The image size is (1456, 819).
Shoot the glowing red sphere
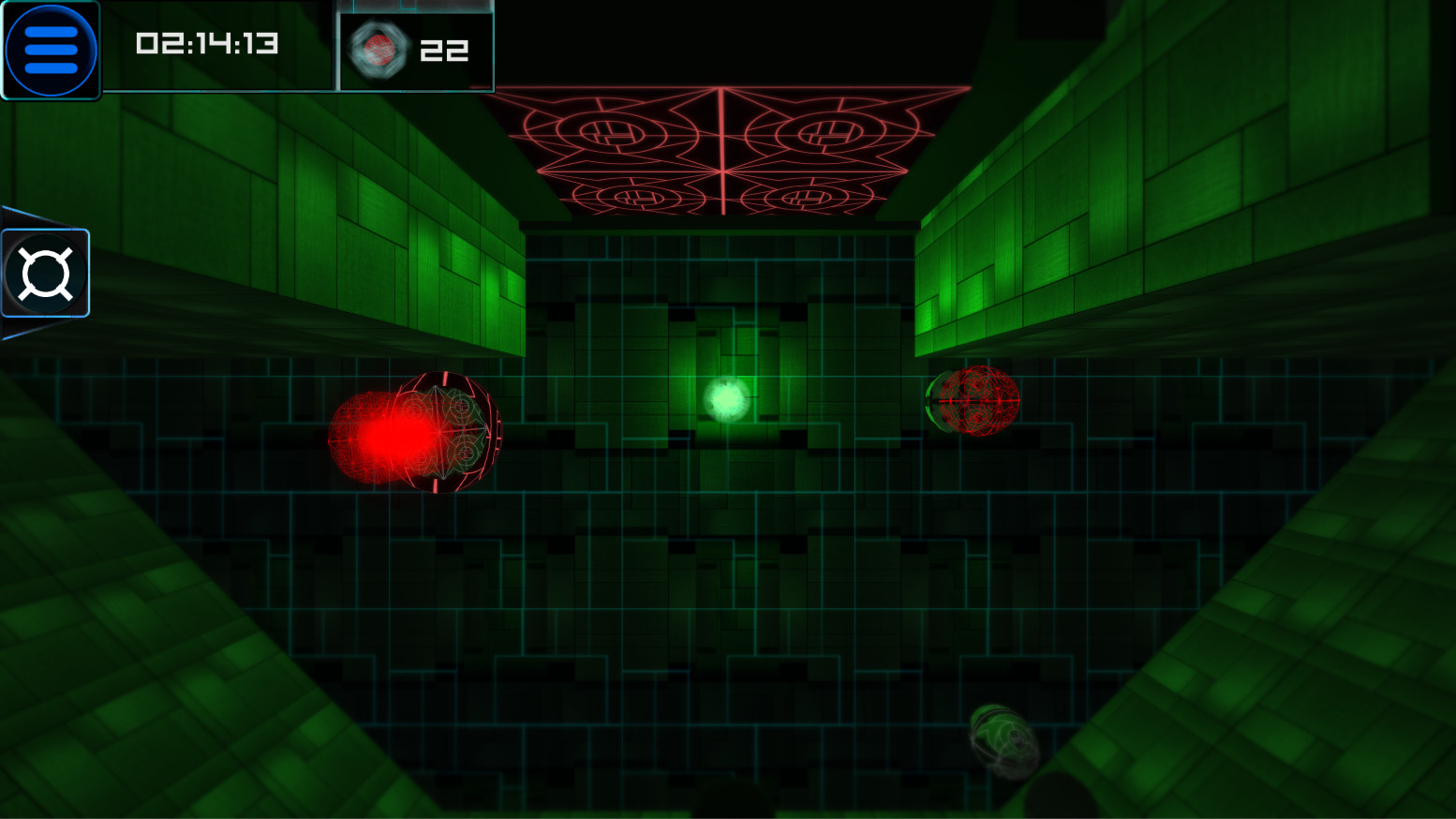(x=409, y=431)
